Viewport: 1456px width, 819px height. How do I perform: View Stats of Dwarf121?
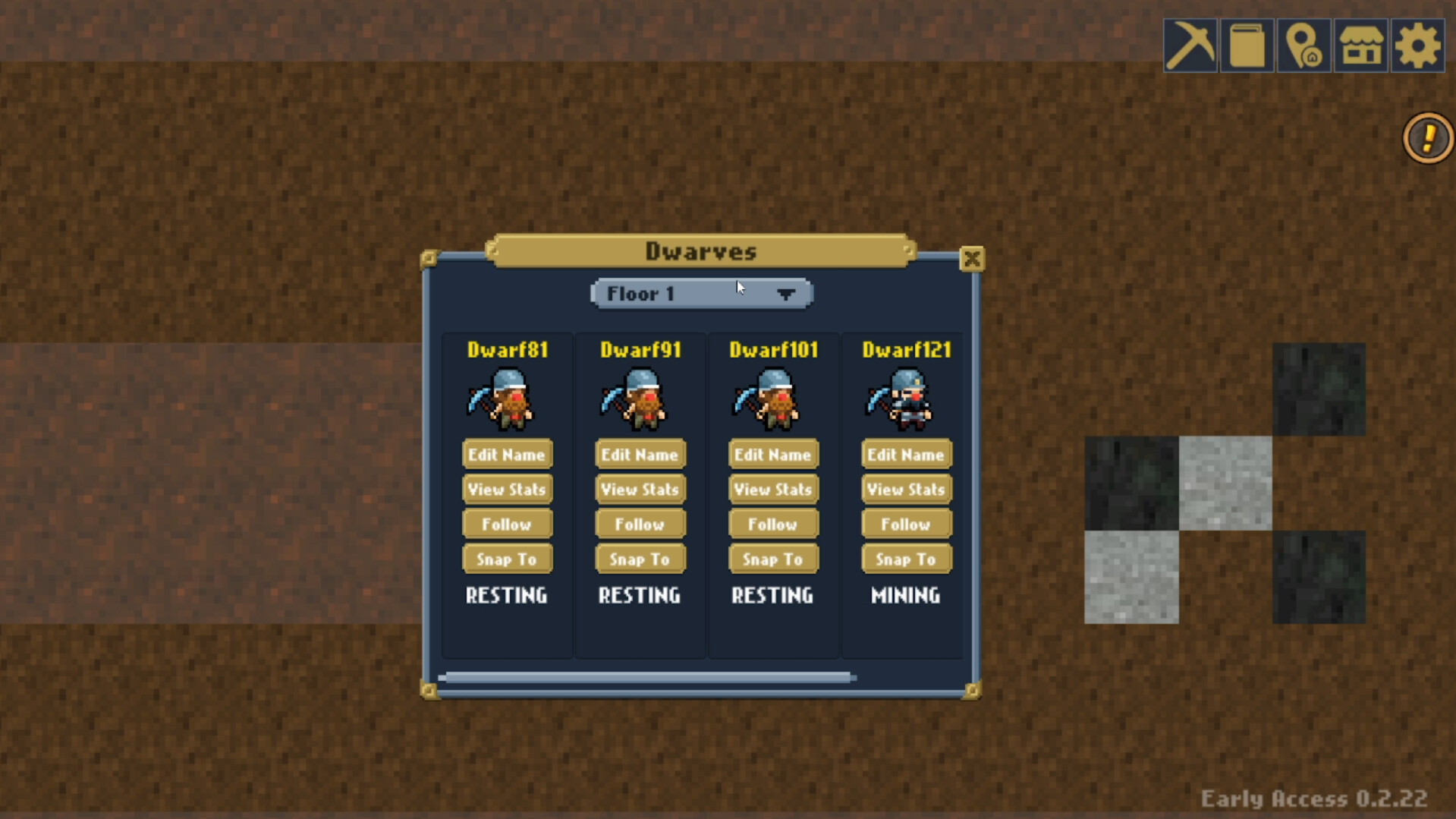pos(905,489)
